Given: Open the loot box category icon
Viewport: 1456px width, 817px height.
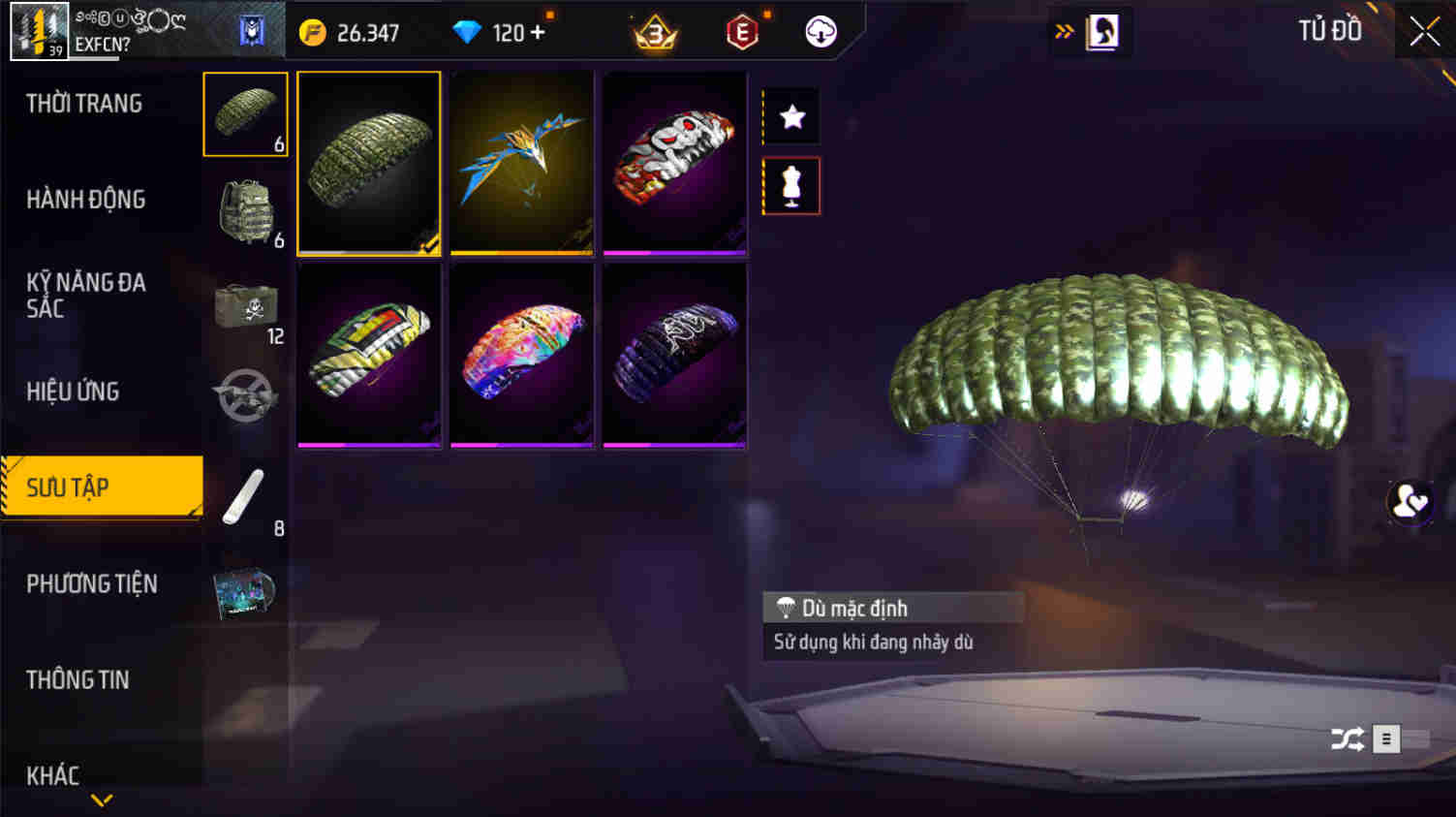Looking at the screenshot, I should click(x=245, y=305).
